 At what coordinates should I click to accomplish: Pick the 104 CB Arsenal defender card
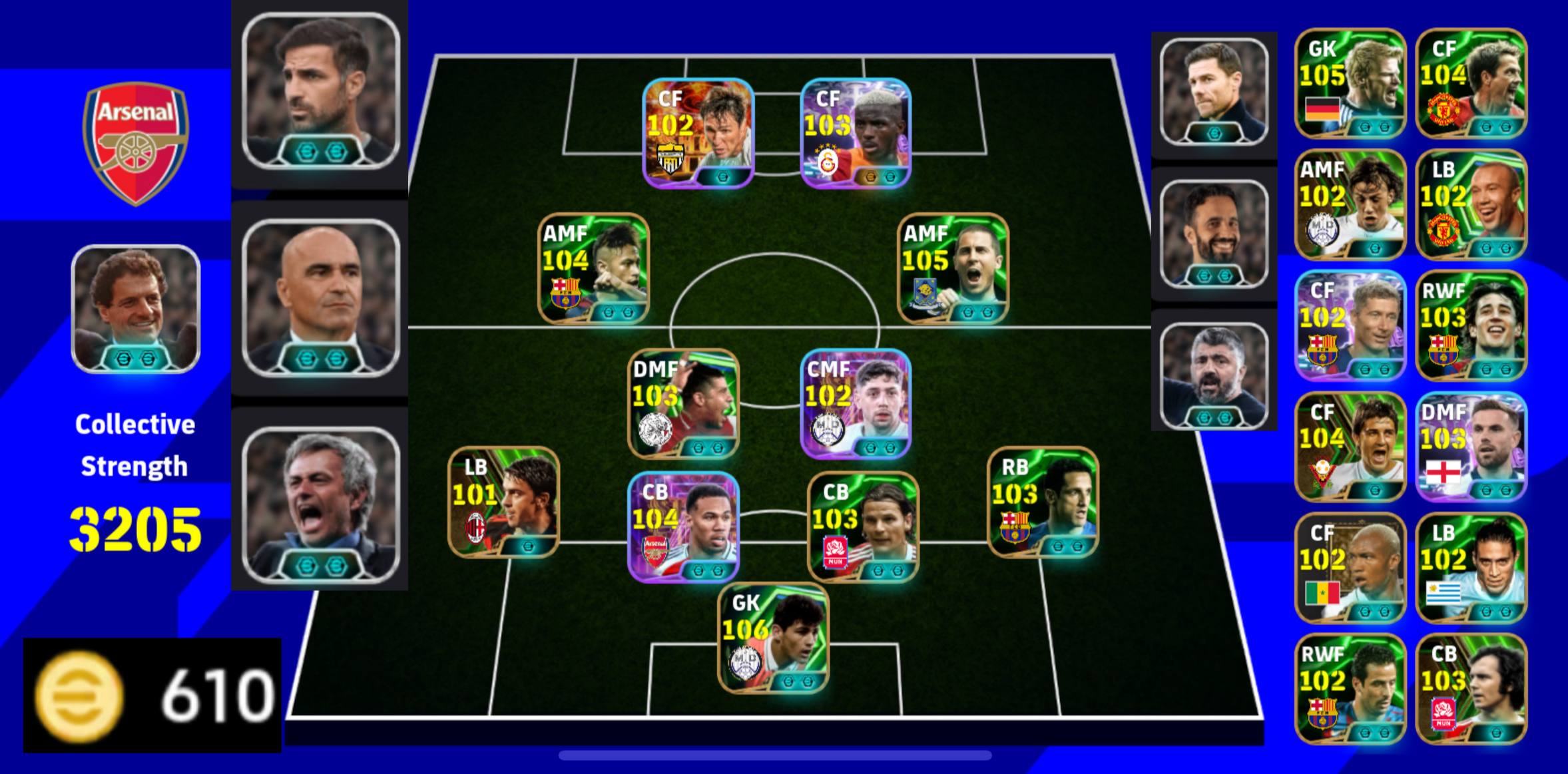[x=683, y=526]
